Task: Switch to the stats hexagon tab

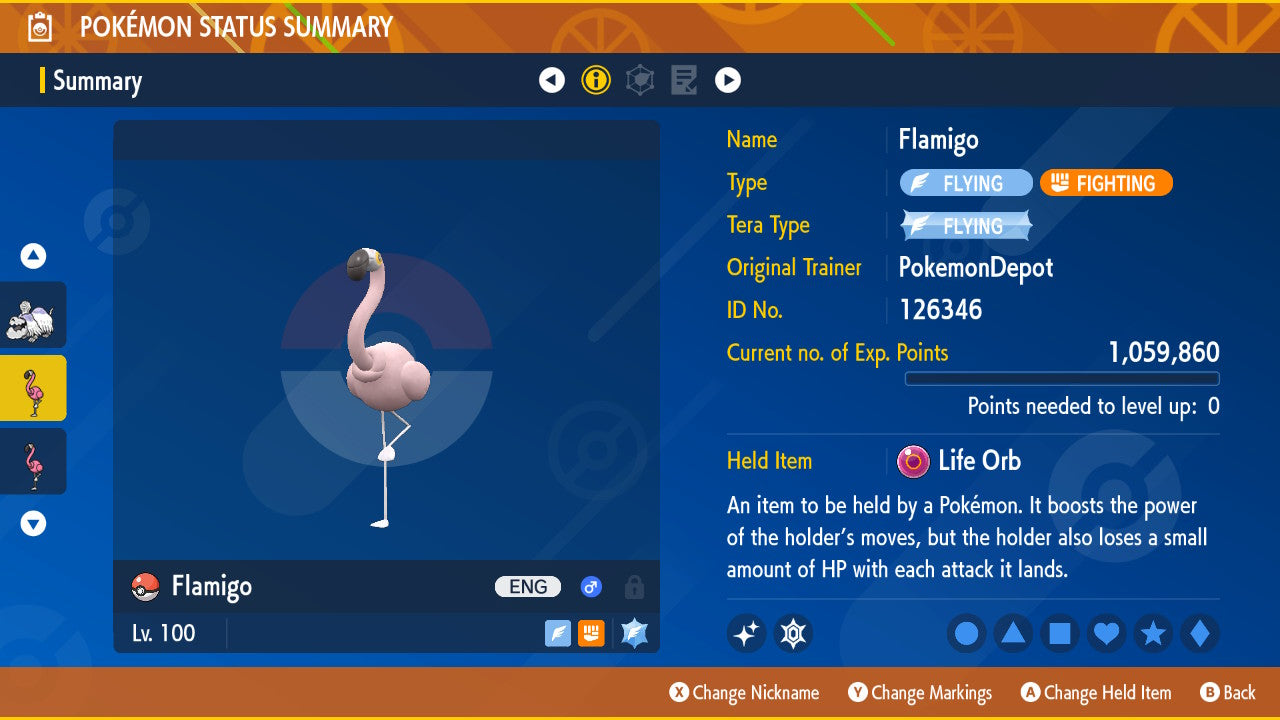Action: (640, 80)
